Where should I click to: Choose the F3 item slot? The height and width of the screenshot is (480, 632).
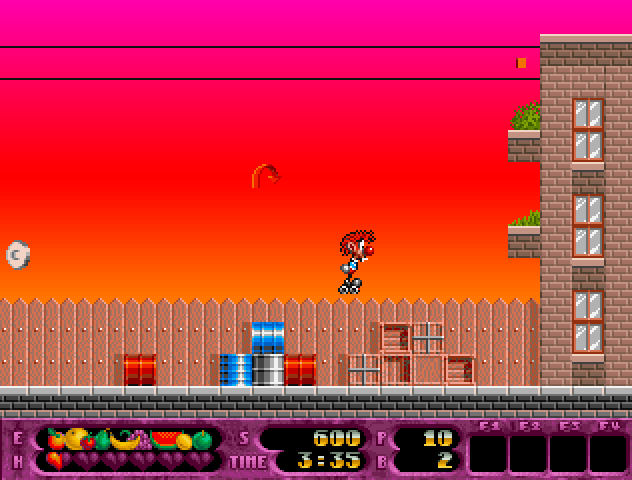point(569,453)
